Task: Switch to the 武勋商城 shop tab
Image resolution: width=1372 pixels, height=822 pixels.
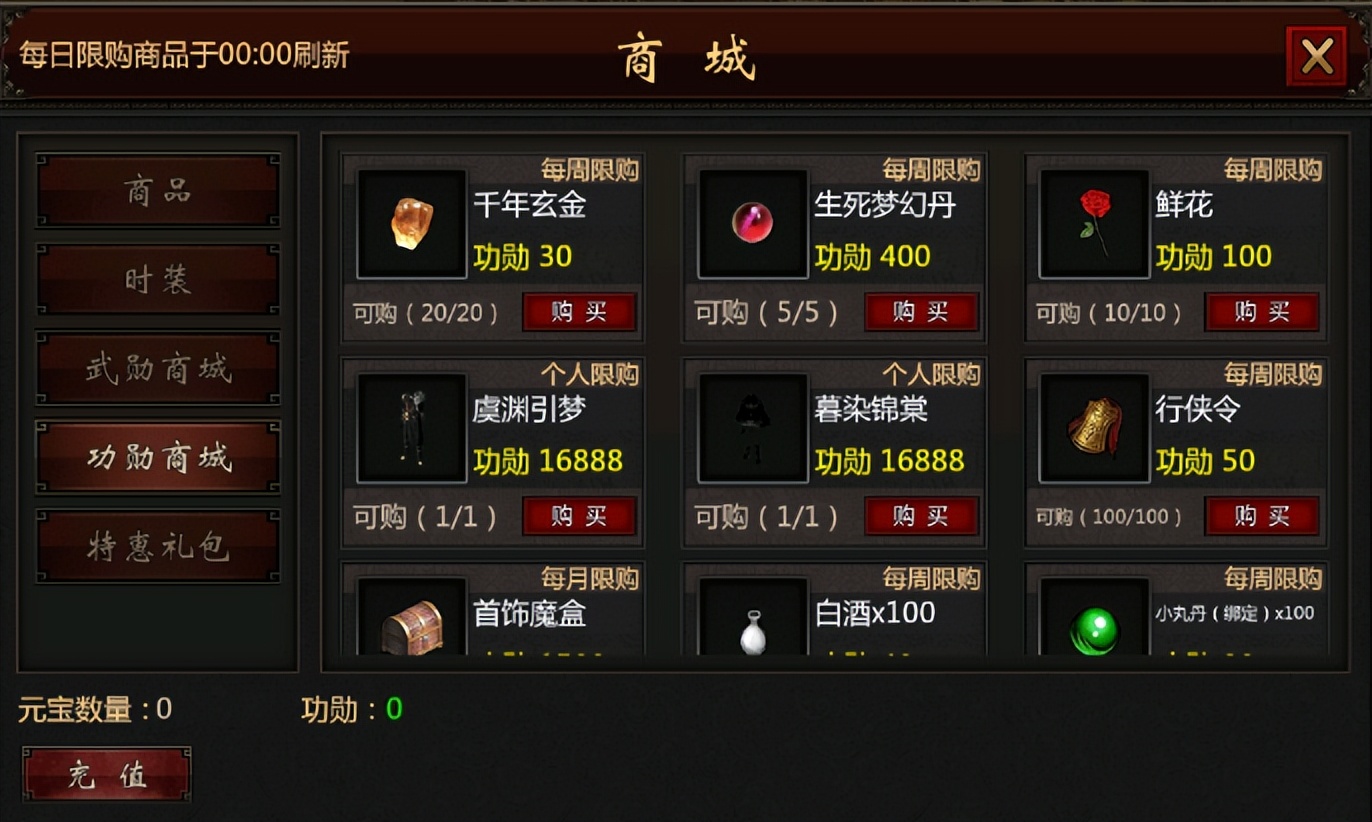Action: (158, 368)
